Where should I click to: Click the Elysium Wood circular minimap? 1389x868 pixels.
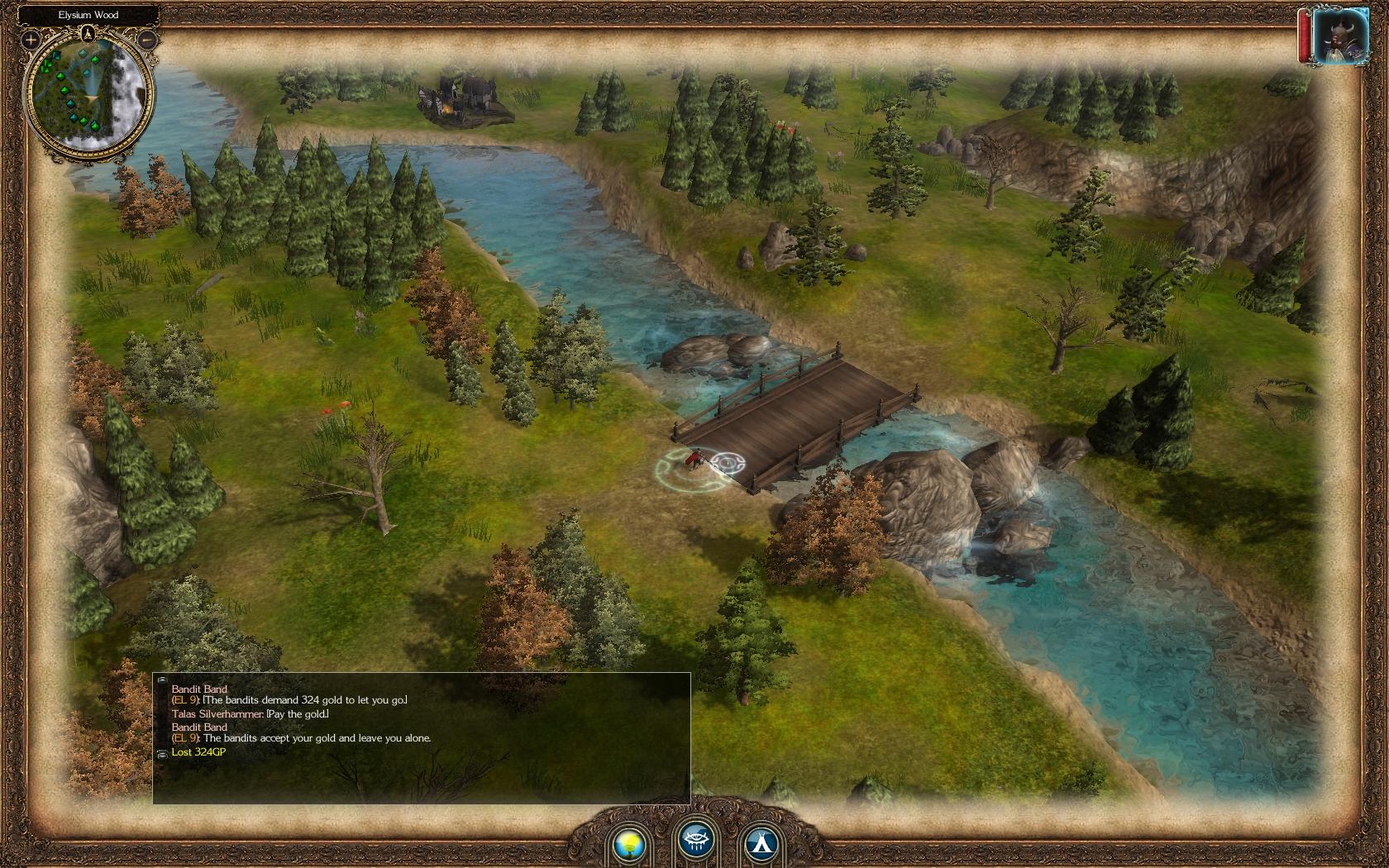click(x=88, y=95)
